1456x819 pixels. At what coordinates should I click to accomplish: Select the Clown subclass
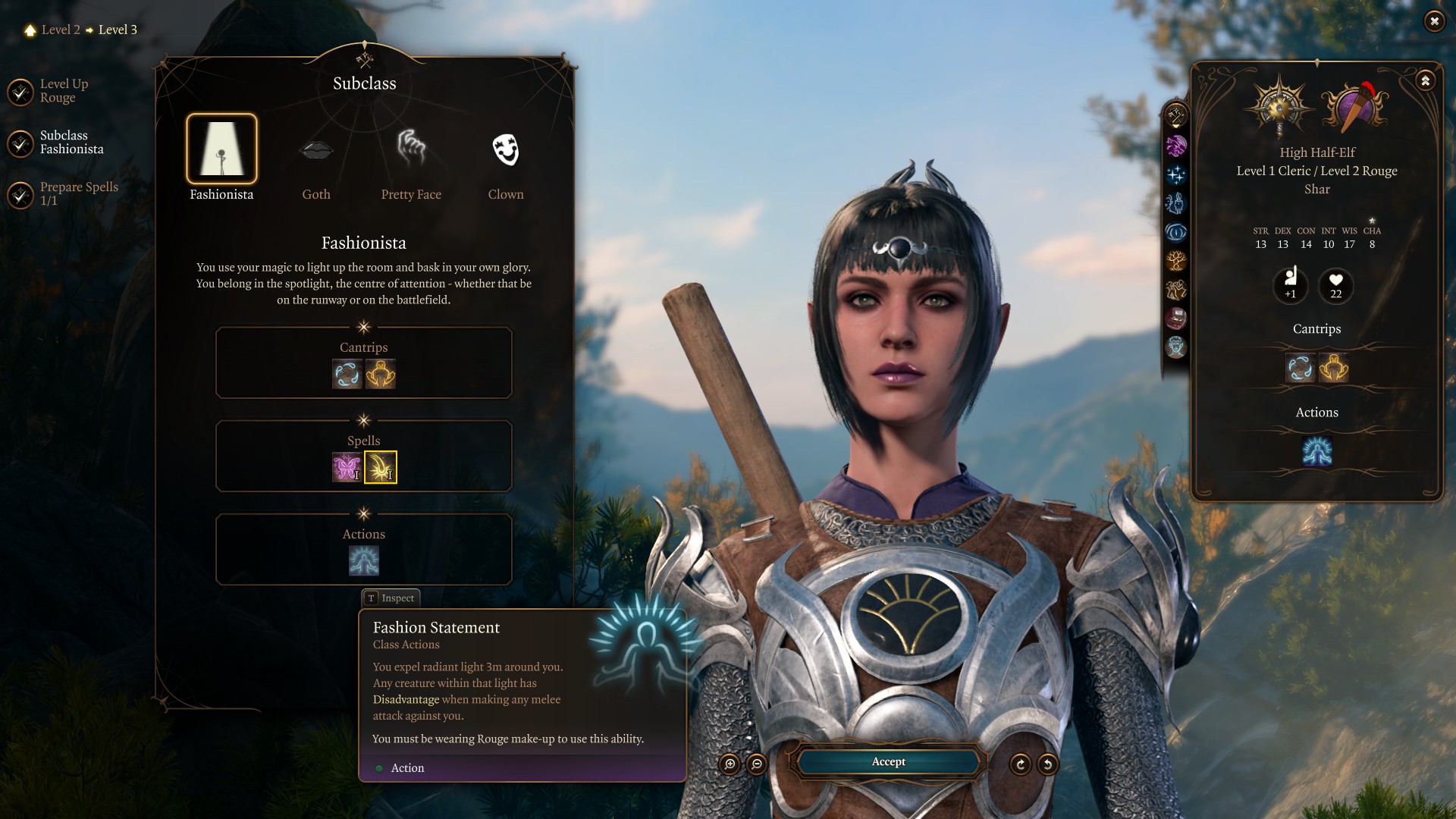pos(506,149)
